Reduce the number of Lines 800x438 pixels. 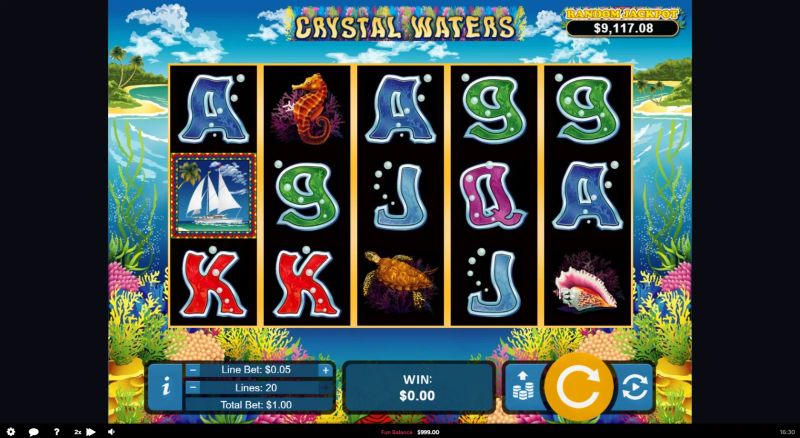pos(193,387)
